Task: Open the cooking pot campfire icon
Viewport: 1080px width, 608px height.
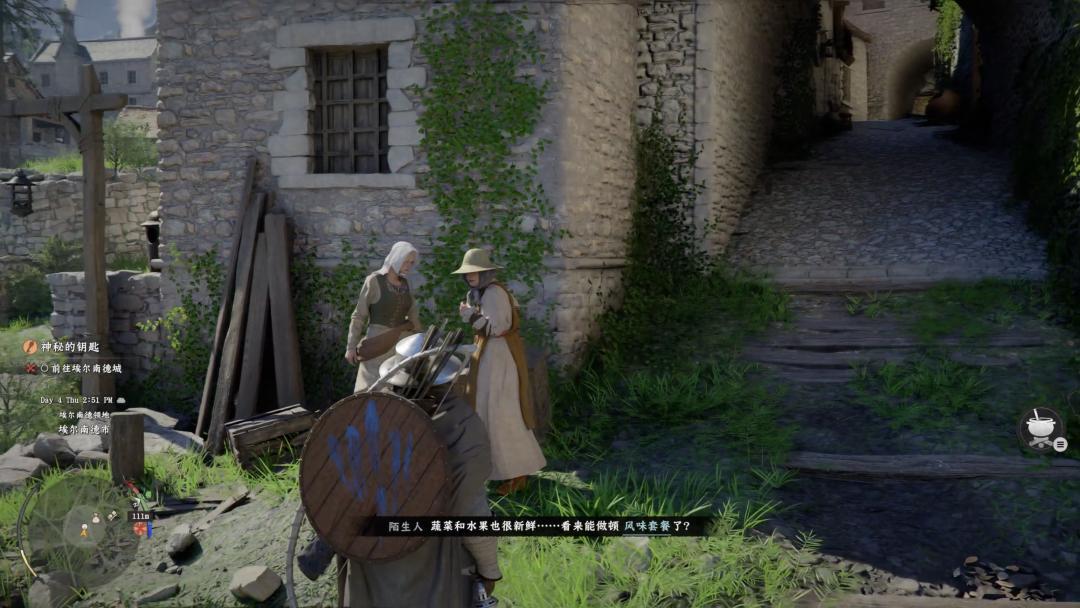Action: [x=1040, y=428]
